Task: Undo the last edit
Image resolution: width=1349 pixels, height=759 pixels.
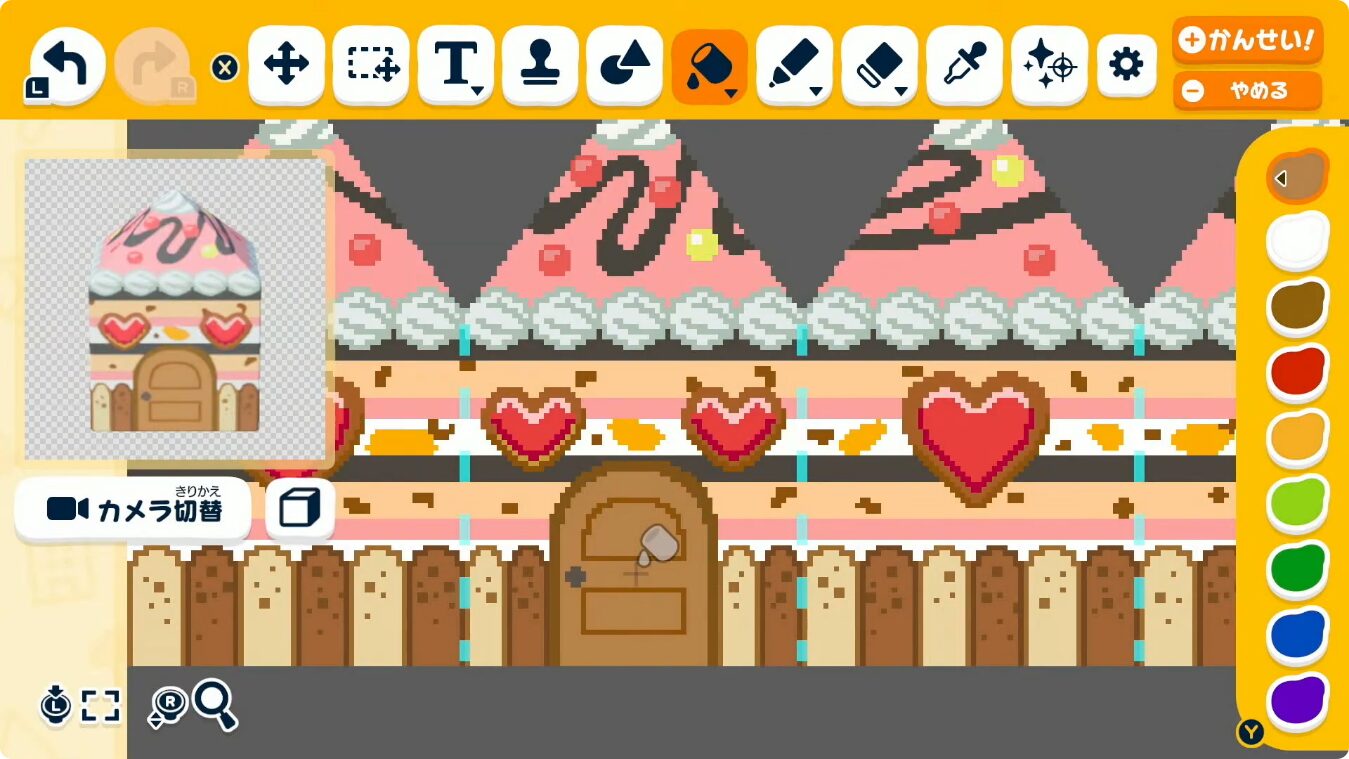Action: [63, 63]
